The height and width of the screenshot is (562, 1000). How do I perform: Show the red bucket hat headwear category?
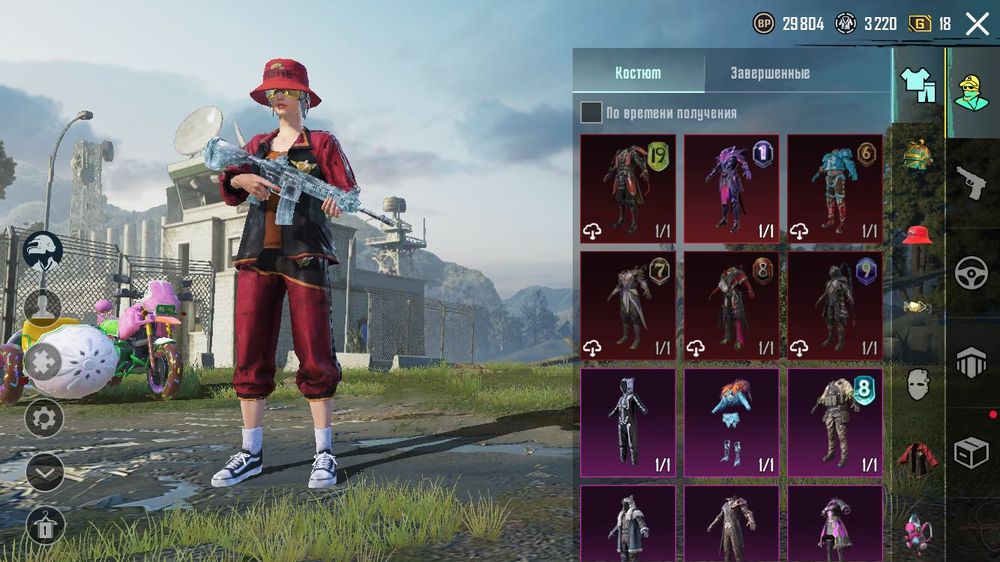918,235
